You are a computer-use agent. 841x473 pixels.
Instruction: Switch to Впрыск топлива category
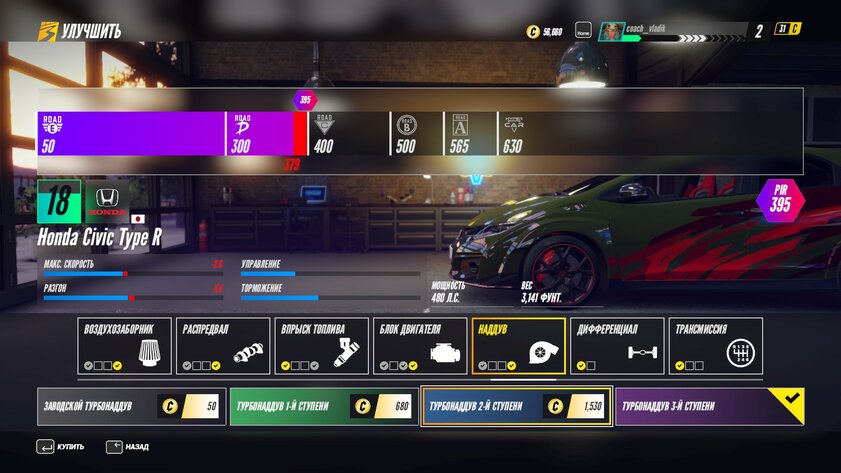(322, 346)
